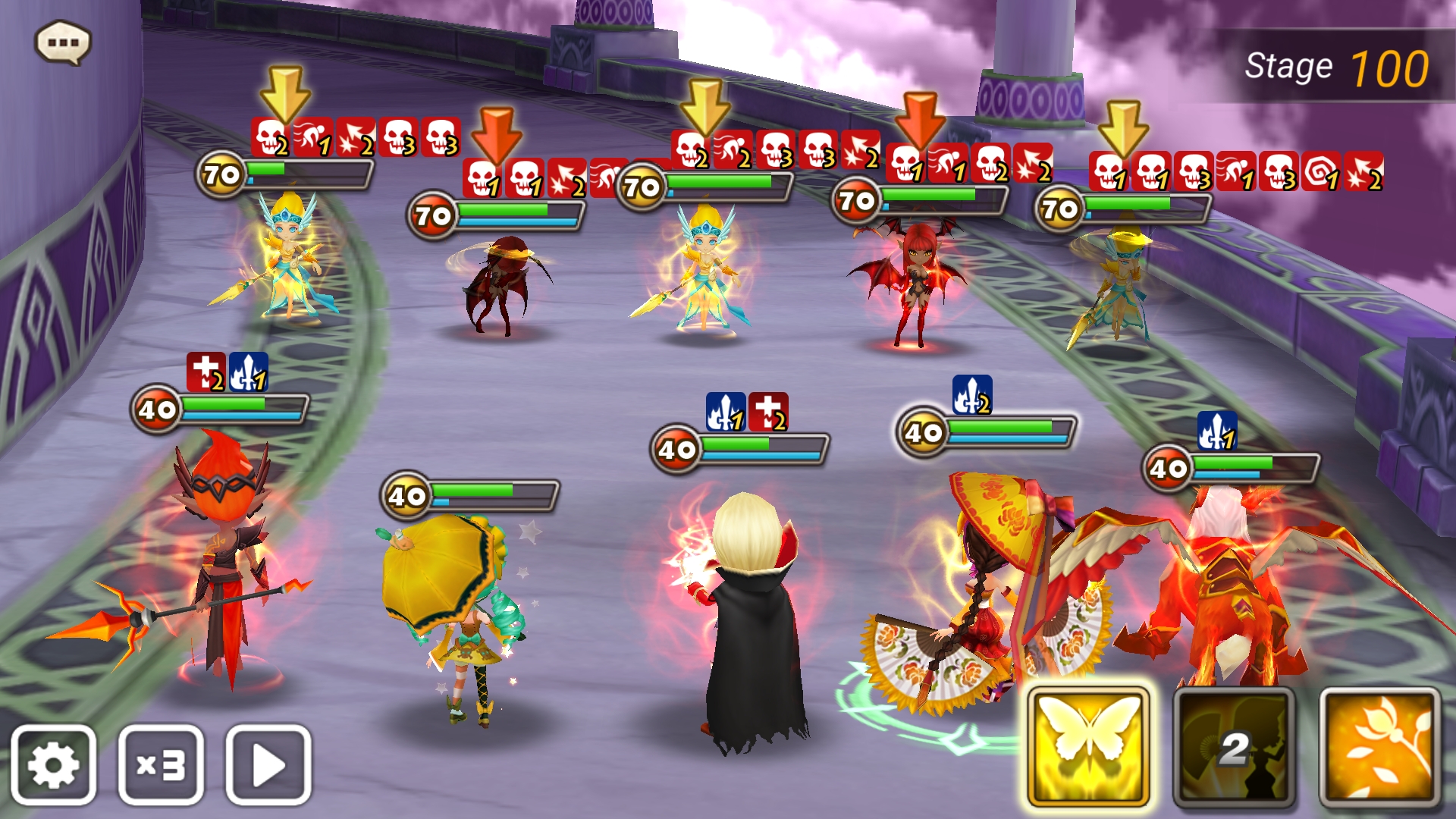The height and width of the screenshot is (819, 1456).
Task: Toggle the x3 battle speed
Action: tap(161, 764)
